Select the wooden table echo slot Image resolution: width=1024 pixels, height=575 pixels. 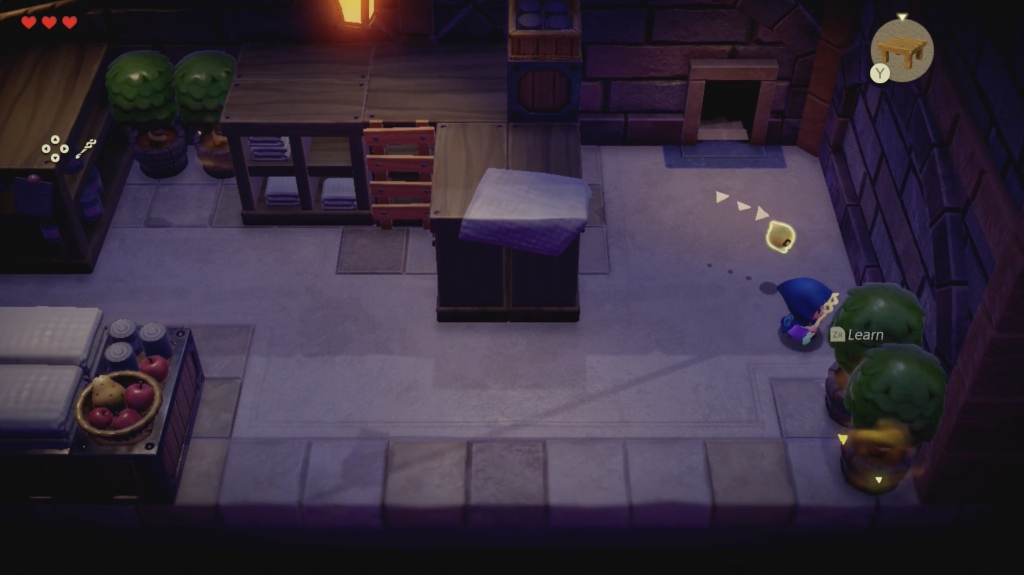click(x=902, y=49)
